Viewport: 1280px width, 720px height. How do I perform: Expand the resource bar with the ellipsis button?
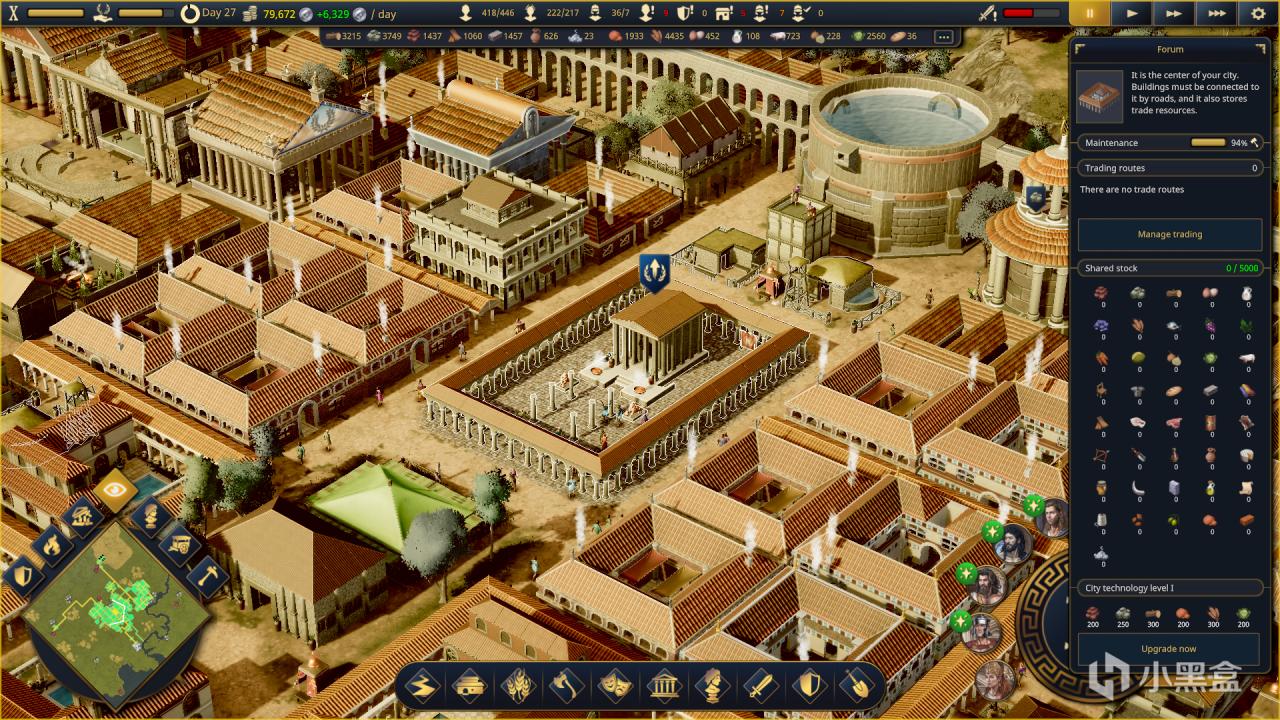943,36
